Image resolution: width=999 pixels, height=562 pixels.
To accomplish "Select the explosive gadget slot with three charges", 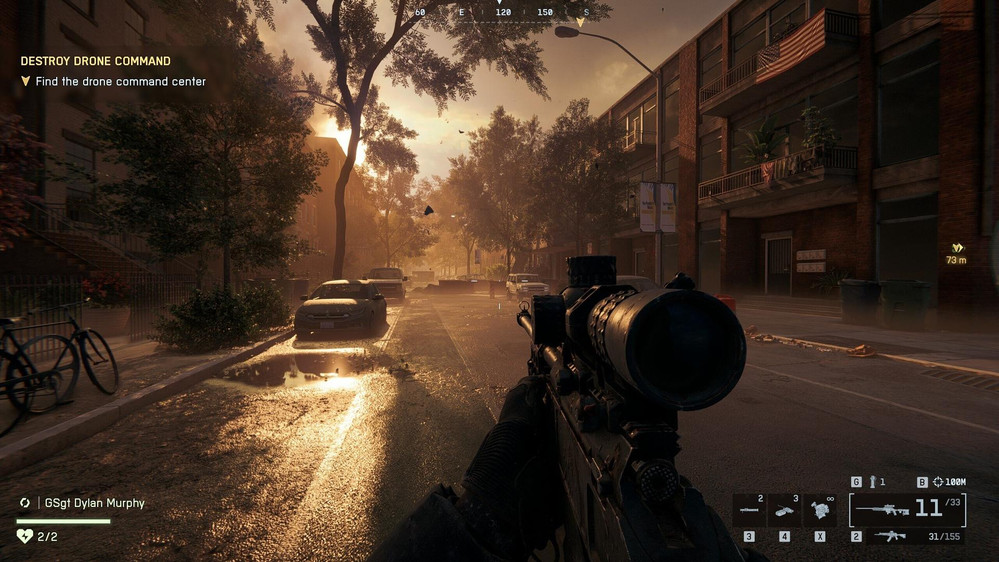I will click(x=784, y=509).
